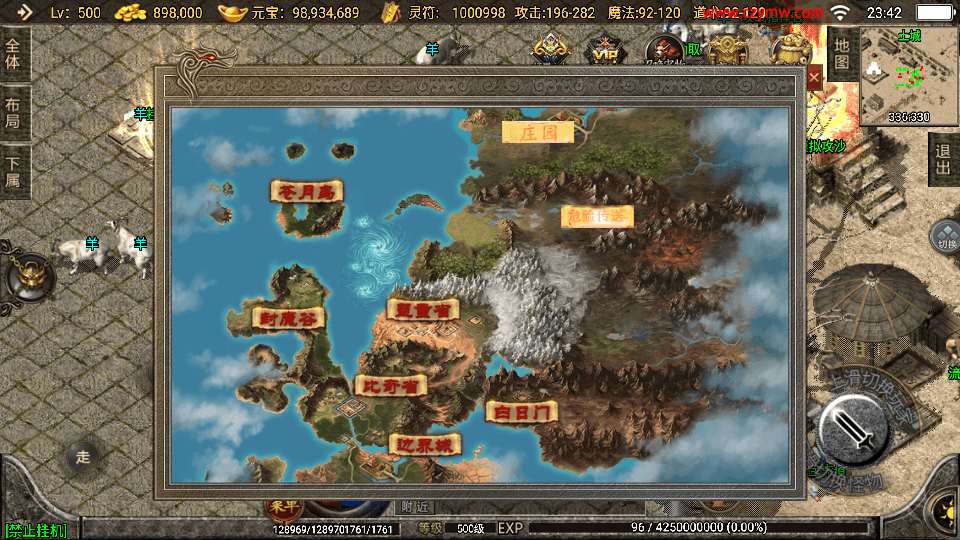Viewport: 960px width, 540px height.
Task: Open the 地图 map button
Action: coord(842,54)
